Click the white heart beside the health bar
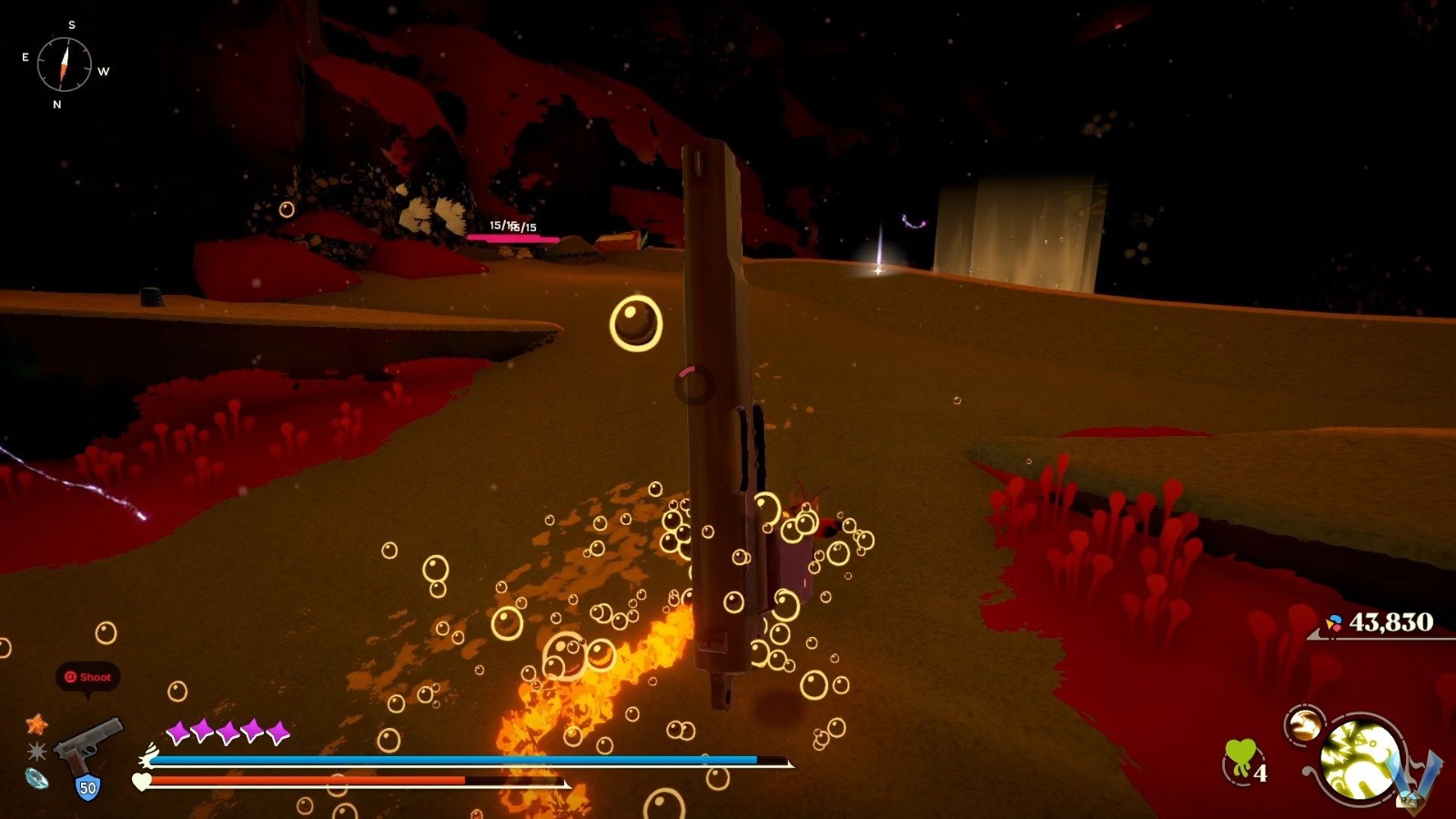This screenshot has width=1456, height=819. click(x=140, y=781)
